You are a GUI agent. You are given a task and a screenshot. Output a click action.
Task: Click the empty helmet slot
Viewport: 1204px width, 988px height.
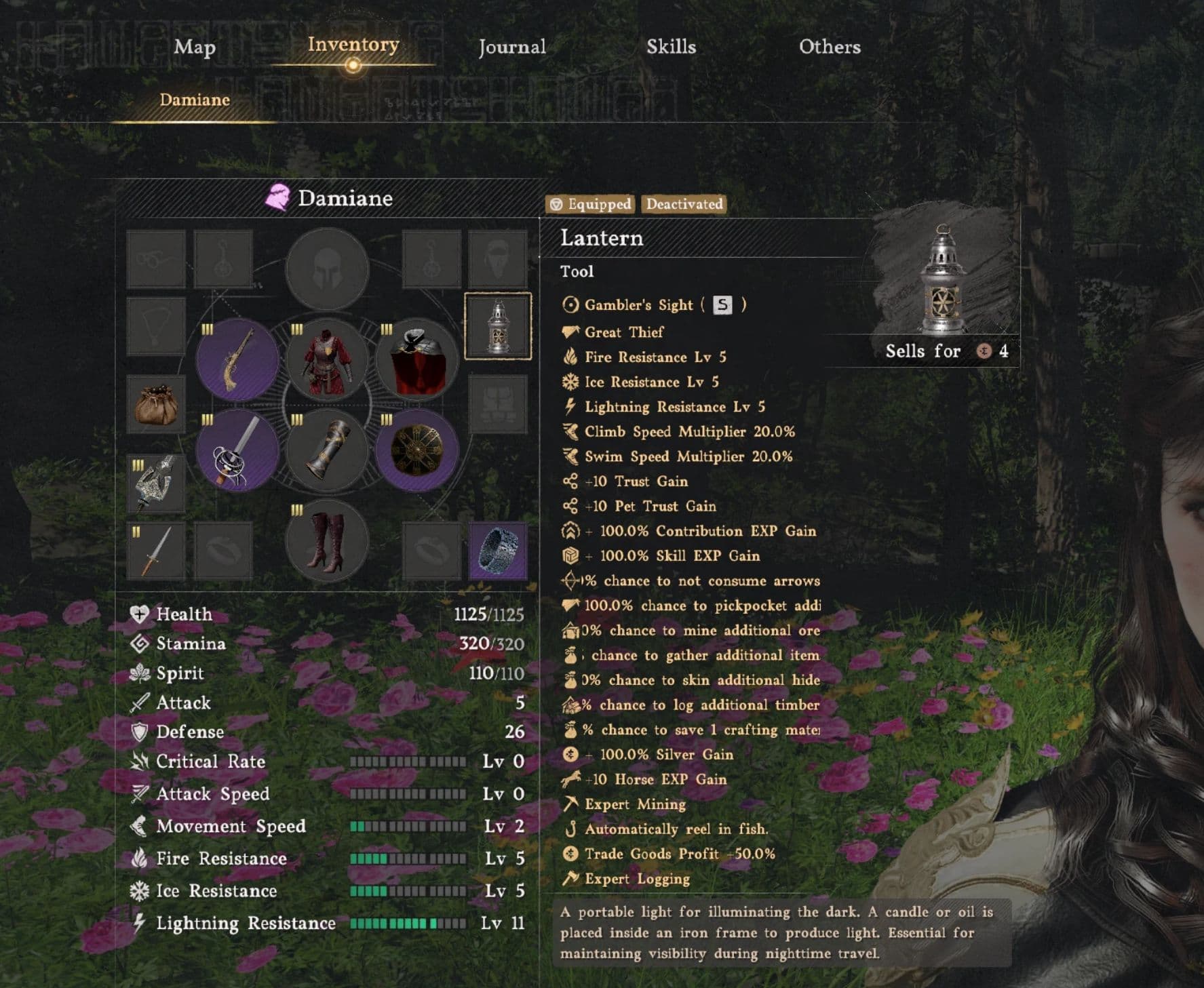point(327,269)
